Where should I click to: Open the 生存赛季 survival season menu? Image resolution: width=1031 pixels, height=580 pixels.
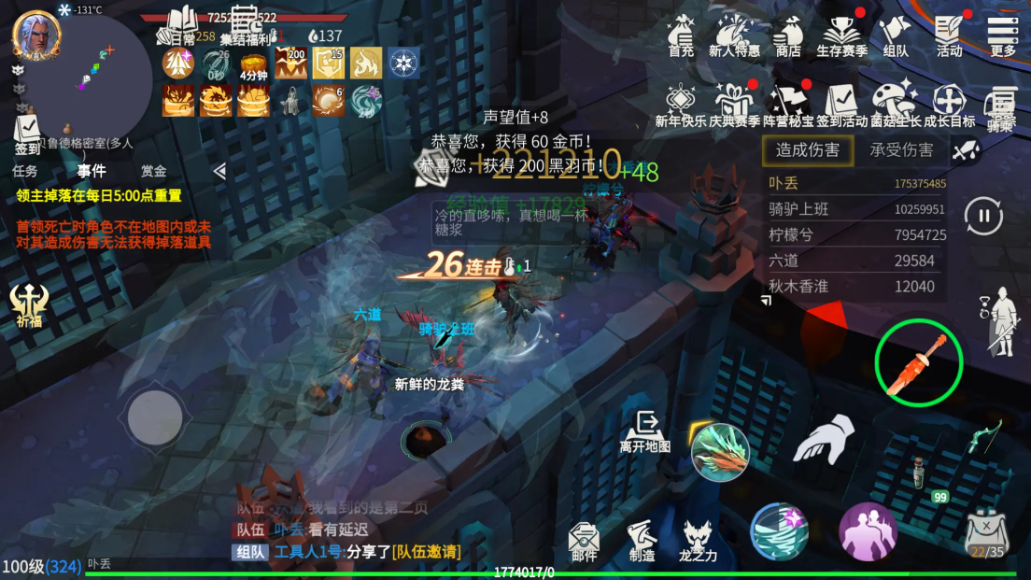(842, 35)
